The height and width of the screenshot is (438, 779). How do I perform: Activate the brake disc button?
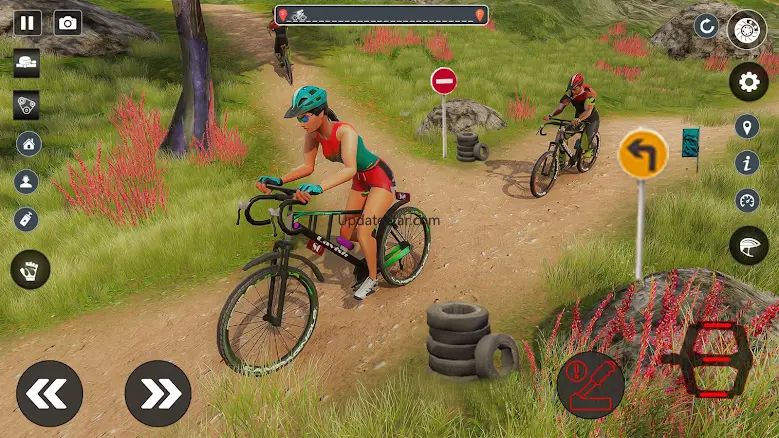(747, 29)
